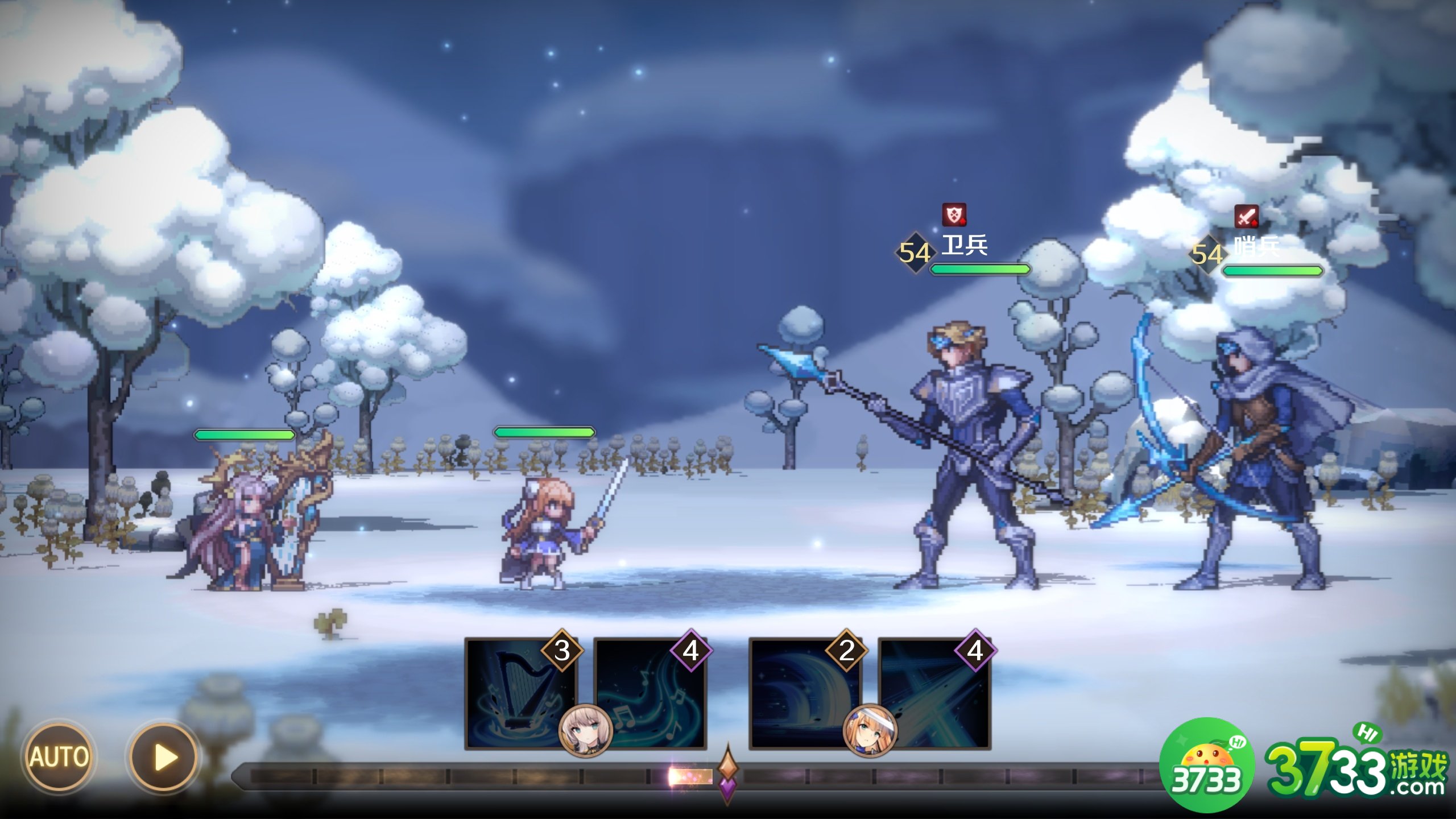
Task: Toggle the AUTO battle button
Action: tap(58, 757)
